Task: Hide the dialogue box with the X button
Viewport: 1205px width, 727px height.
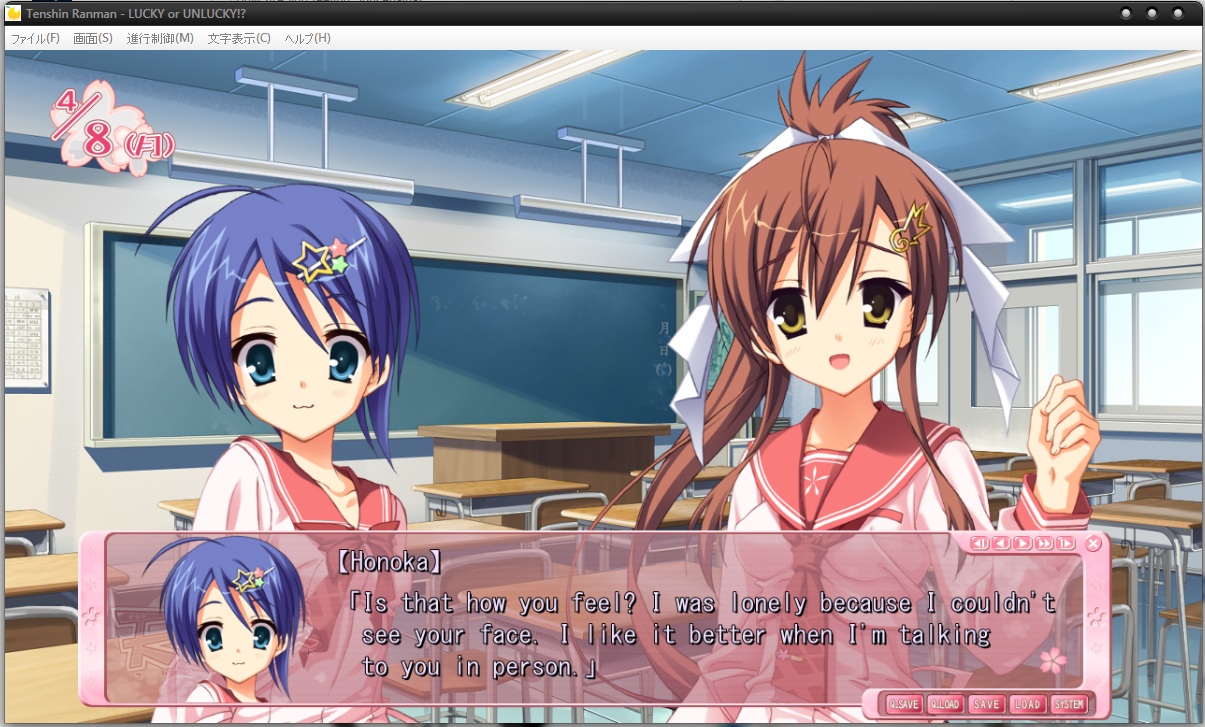Action: tap(1093, 544)
